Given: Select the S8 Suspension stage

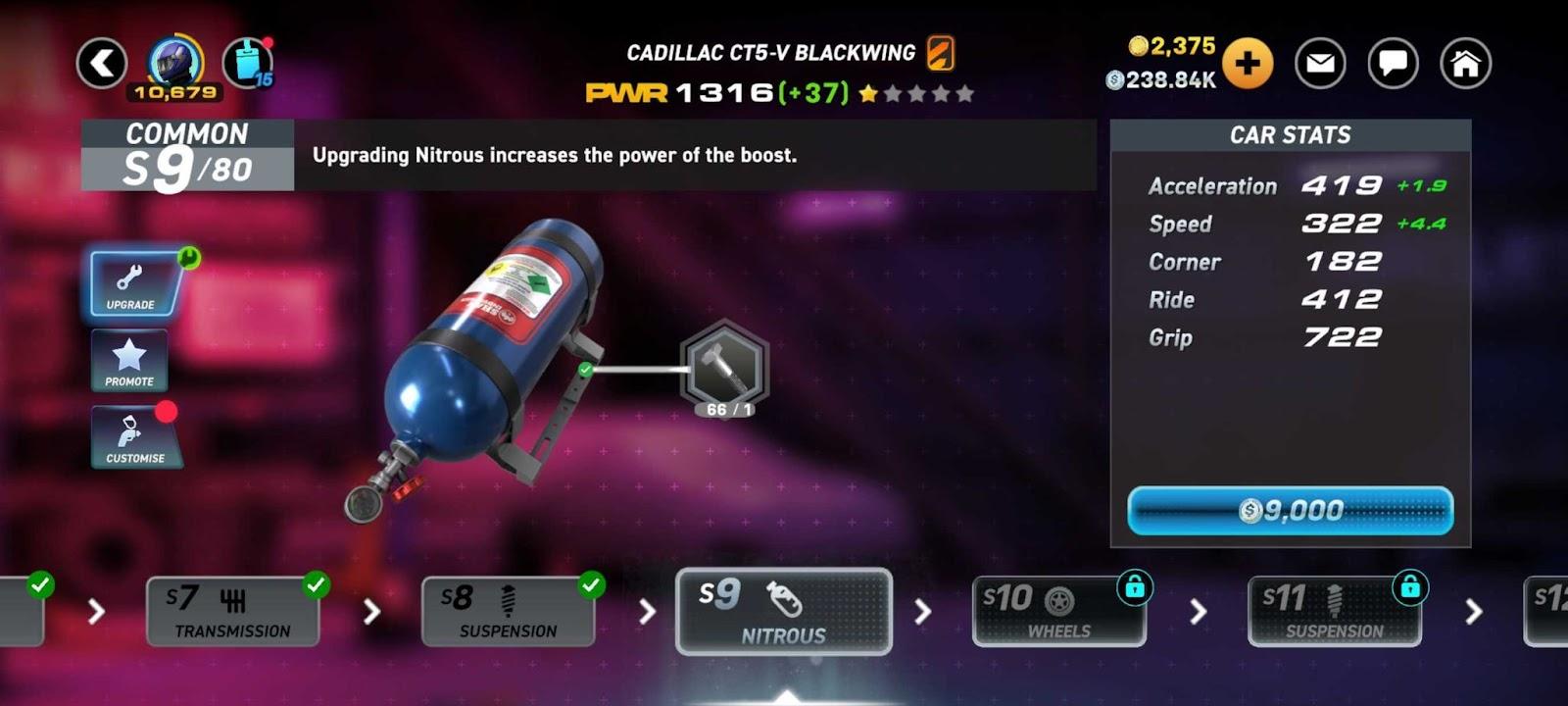Looking at the screenshot, I should pyautogui.click(x=508, y=612).
